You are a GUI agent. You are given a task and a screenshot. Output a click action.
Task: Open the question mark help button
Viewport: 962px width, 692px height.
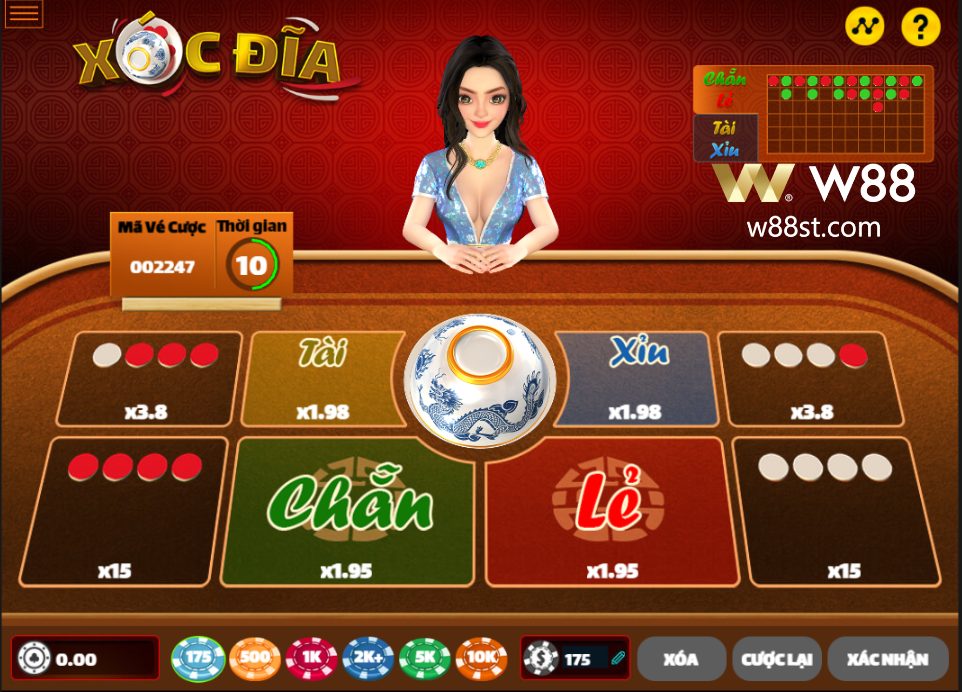pyautogui.click(x=920, y=27)
